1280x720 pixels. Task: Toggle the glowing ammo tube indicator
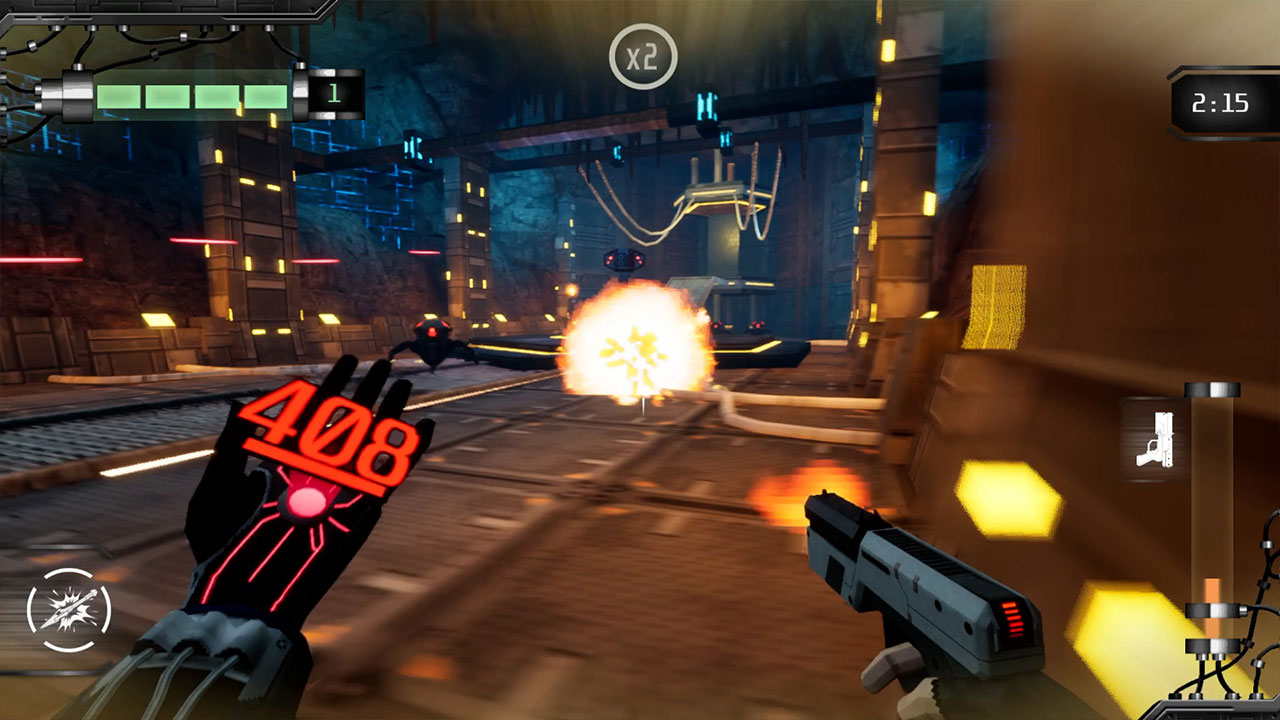1213,520
